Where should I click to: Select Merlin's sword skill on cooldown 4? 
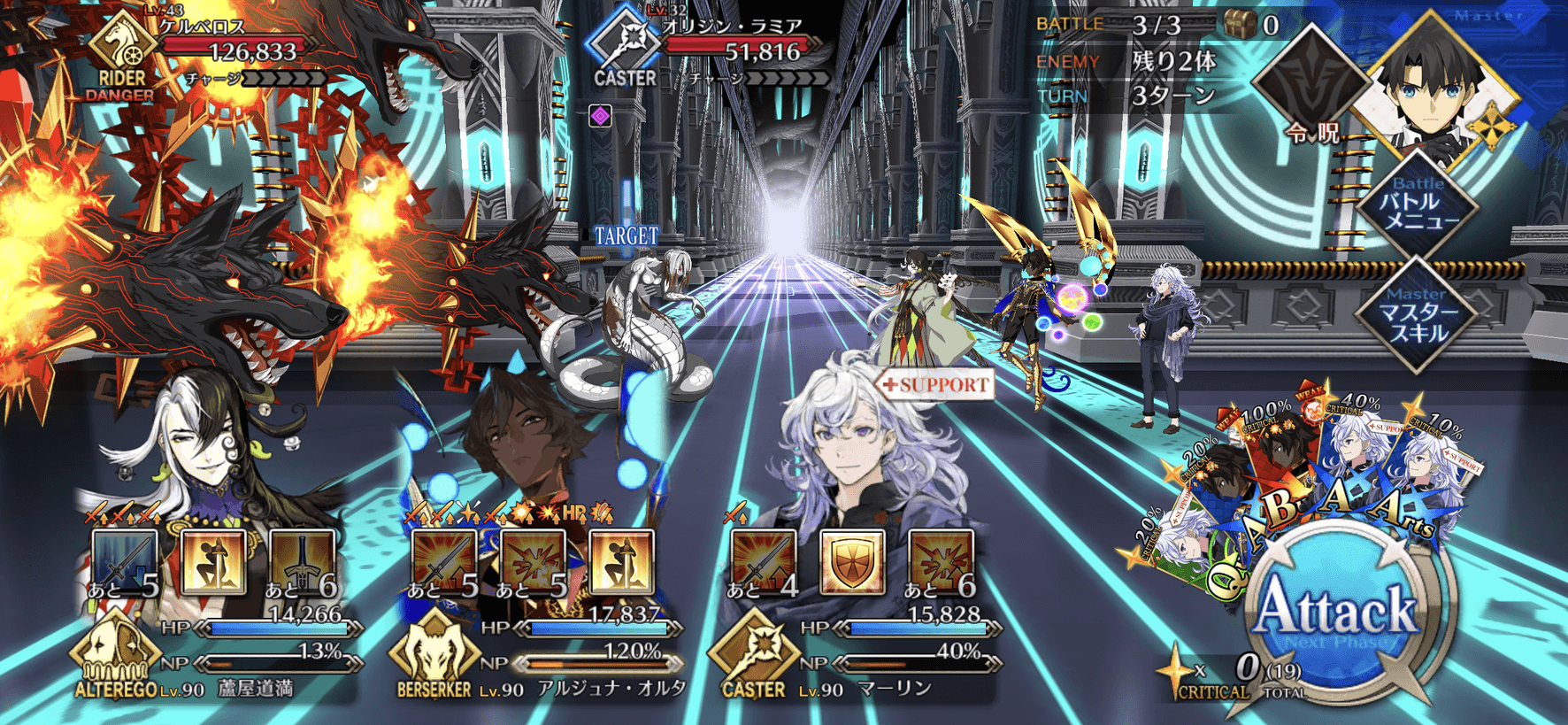(x=763, y=563)
